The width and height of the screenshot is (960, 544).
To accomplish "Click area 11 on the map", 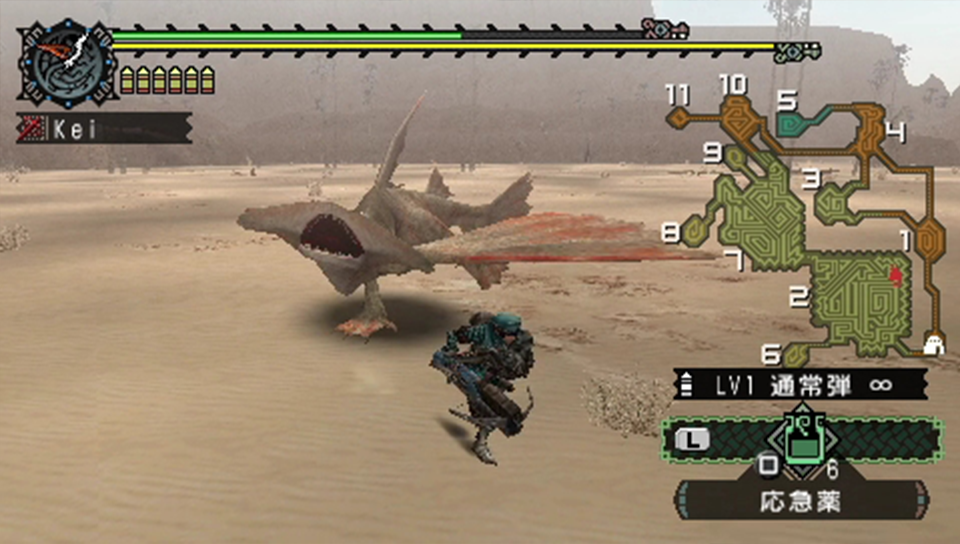I will coord(679,115).
